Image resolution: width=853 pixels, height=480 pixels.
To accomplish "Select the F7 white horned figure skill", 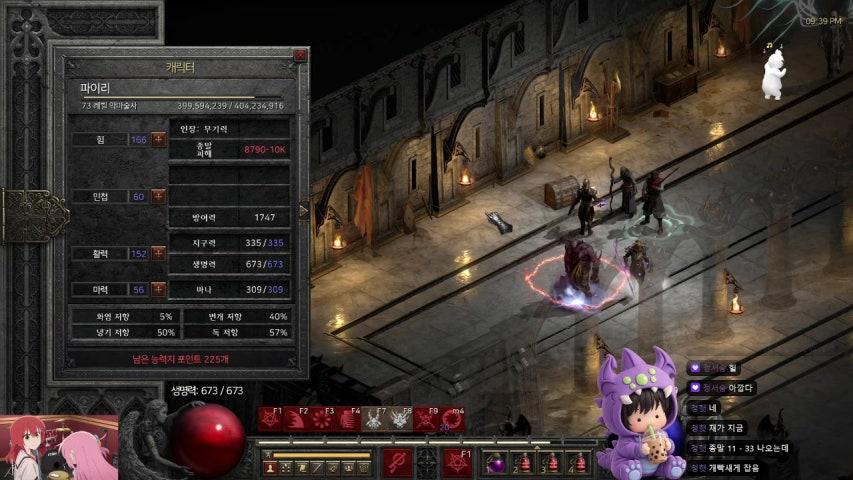I will [375, 419].
